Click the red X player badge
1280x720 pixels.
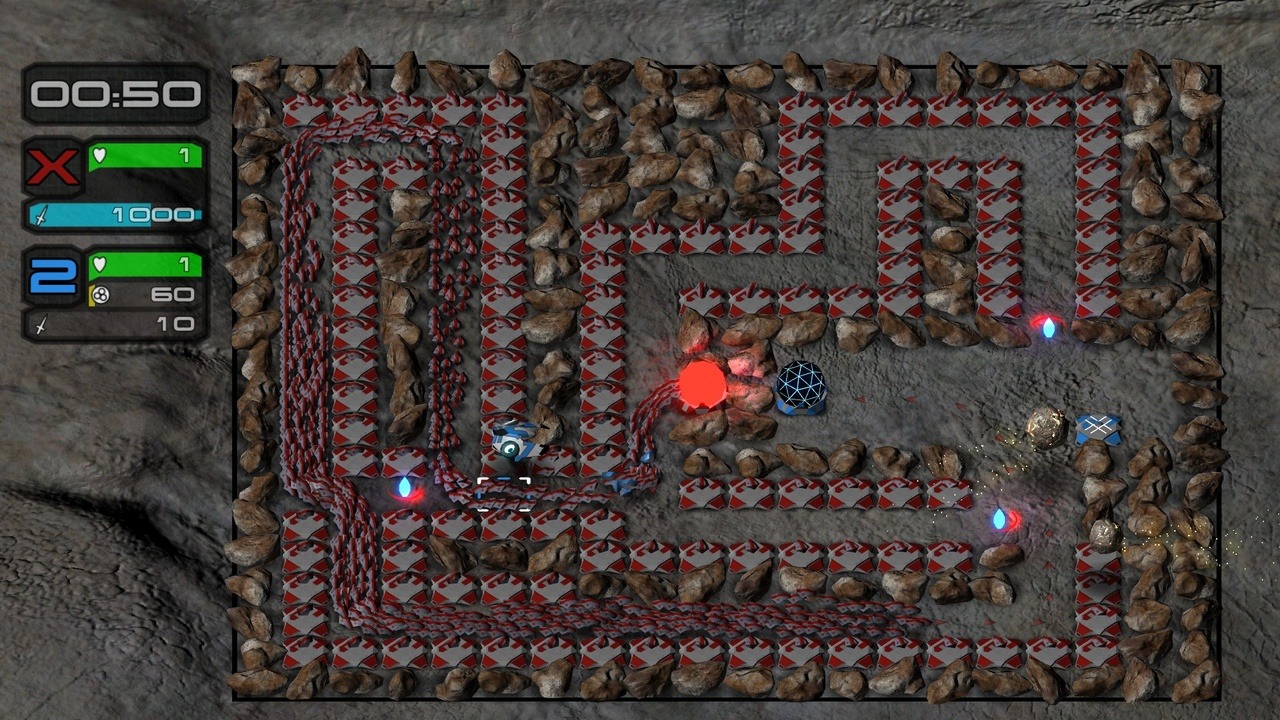pyautogui.click(x=53, y=167)
